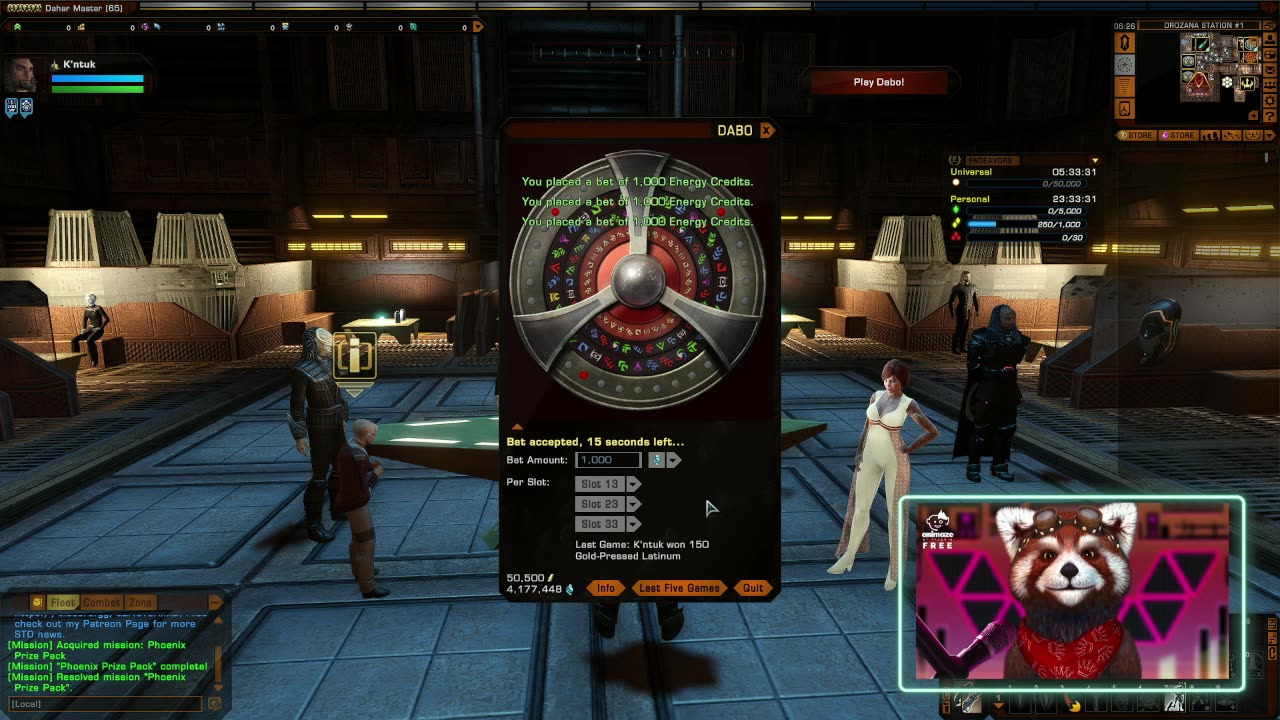Quit the Dabo game
The height and width of the screenshot is (720, 1280).
click(753, 588)
